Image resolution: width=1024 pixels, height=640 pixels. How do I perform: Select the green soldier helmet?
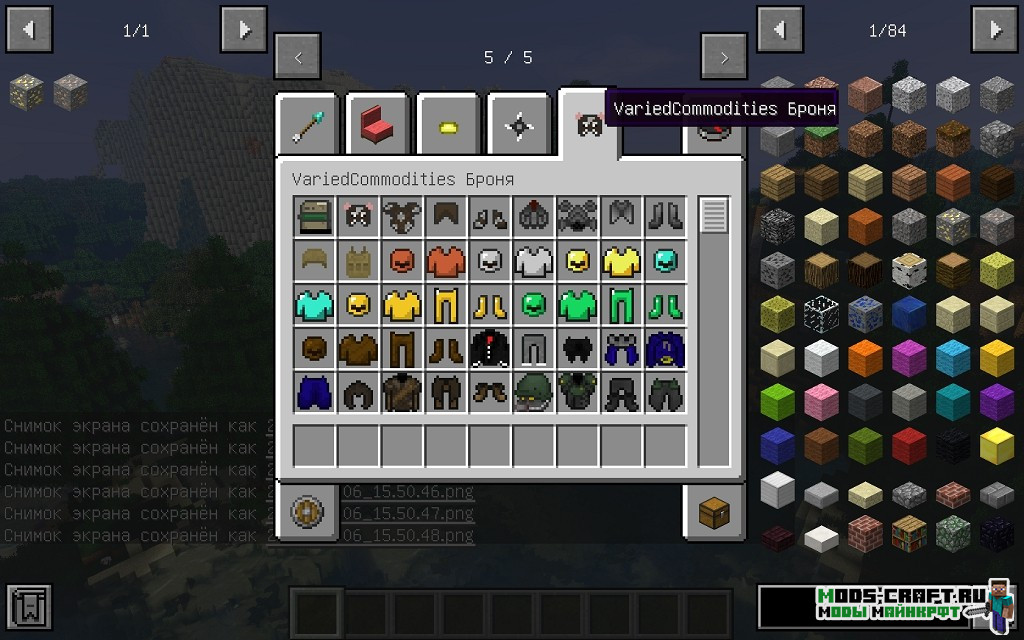[532, 392]
